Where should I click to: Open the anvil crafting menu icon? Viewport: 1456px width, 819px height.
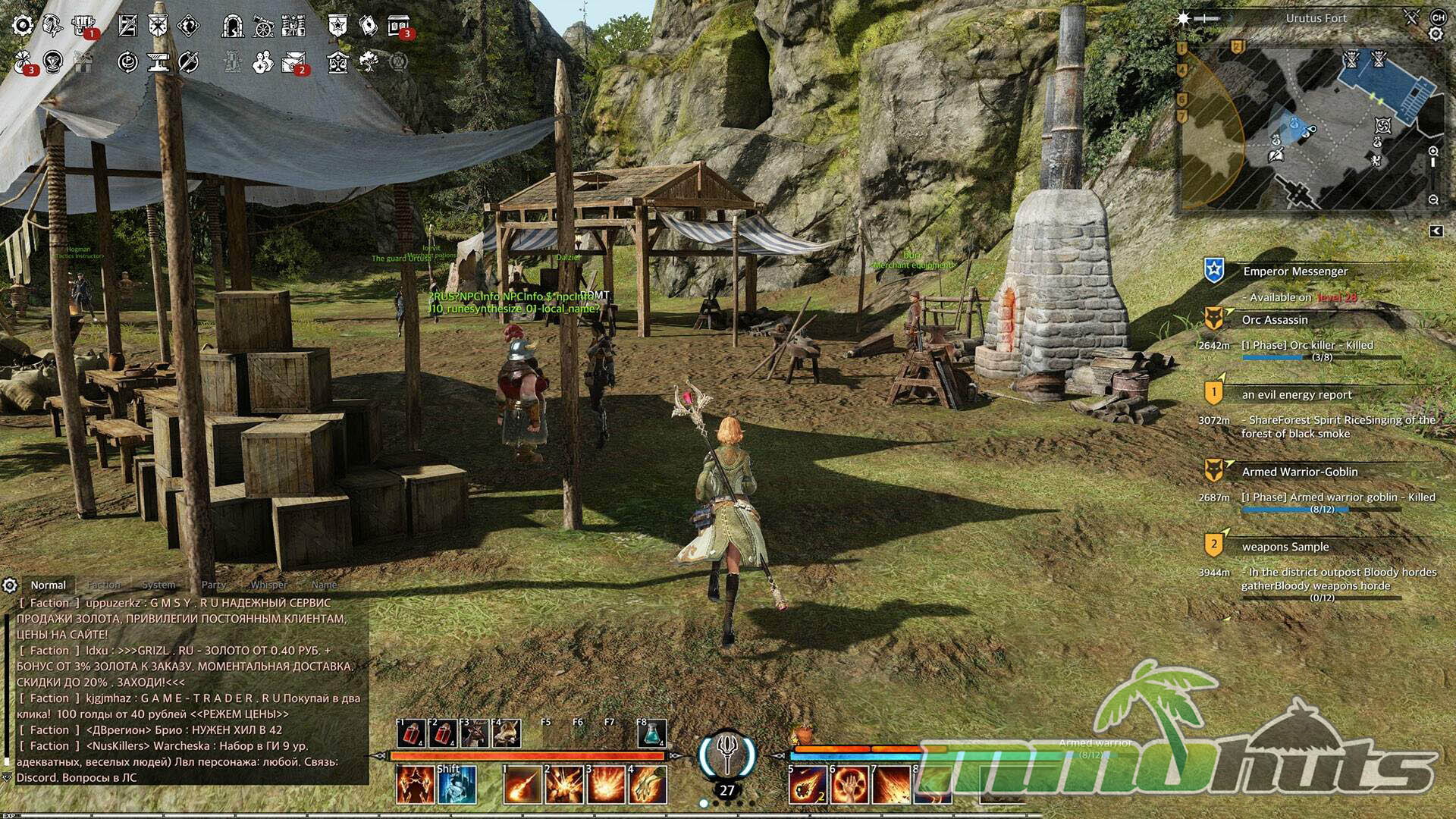pos(158,62)
